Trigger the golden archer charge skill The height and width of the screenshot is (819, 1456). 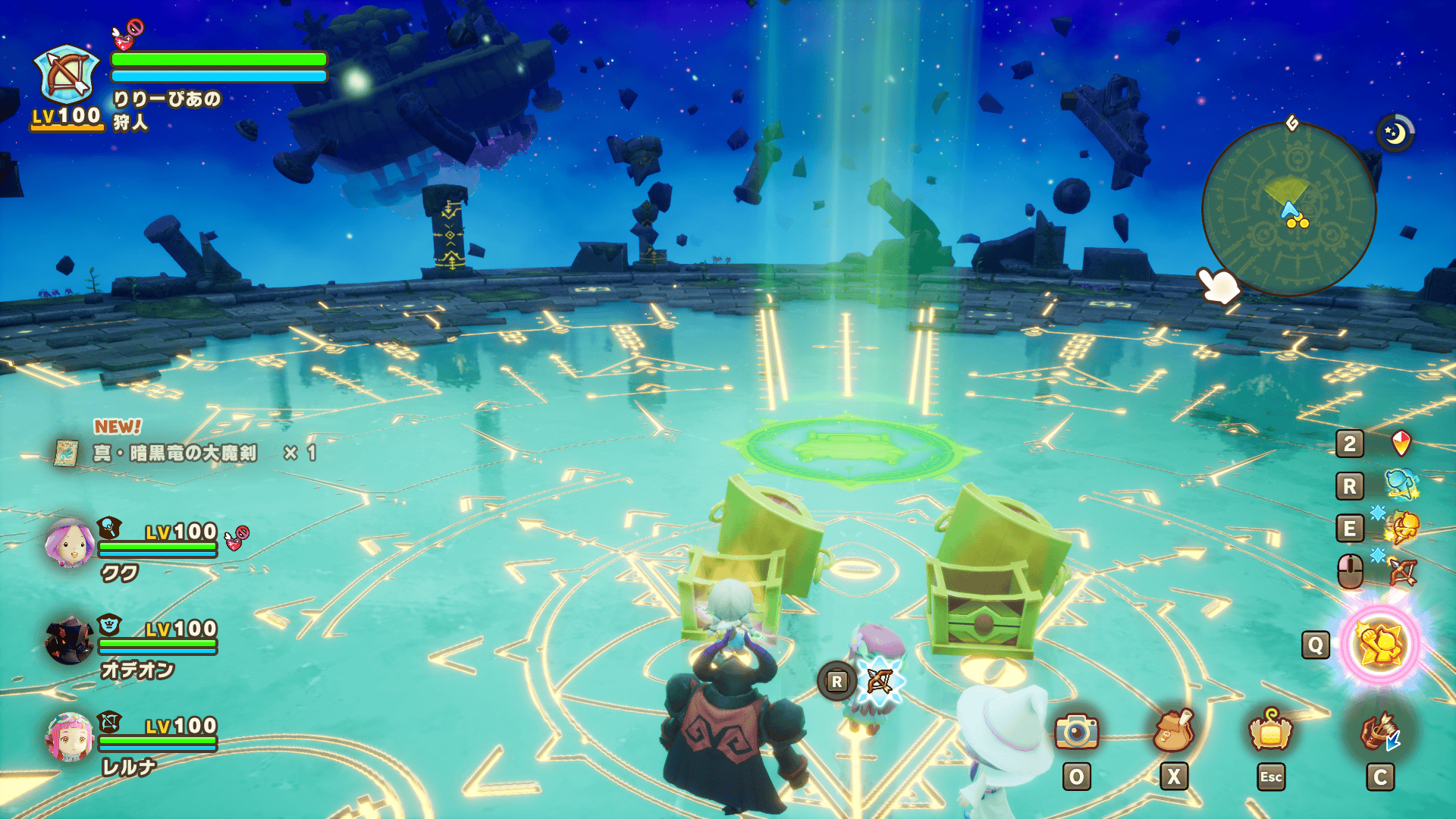1403,528
